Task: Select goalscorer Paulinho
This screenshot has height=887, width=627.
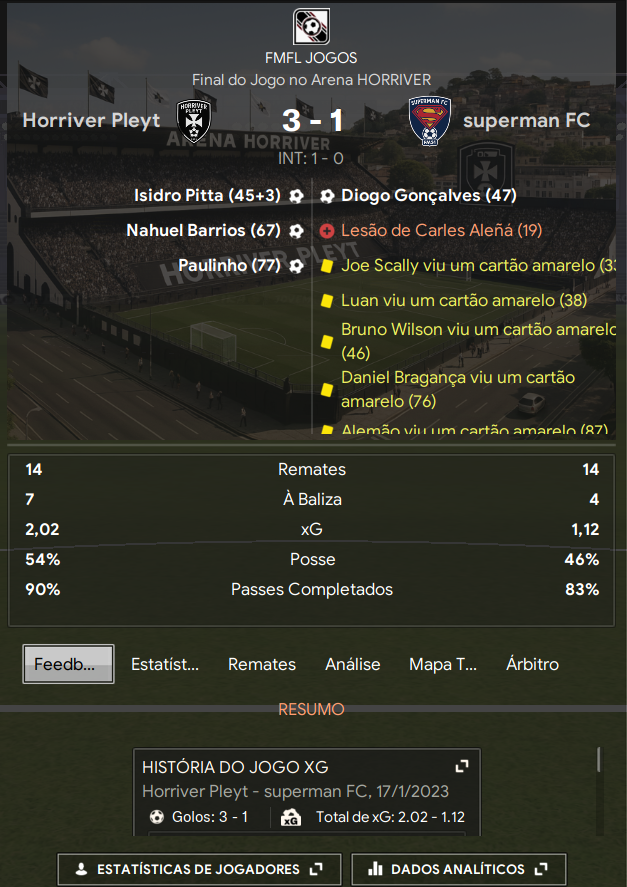Action: tap(229, 265)
